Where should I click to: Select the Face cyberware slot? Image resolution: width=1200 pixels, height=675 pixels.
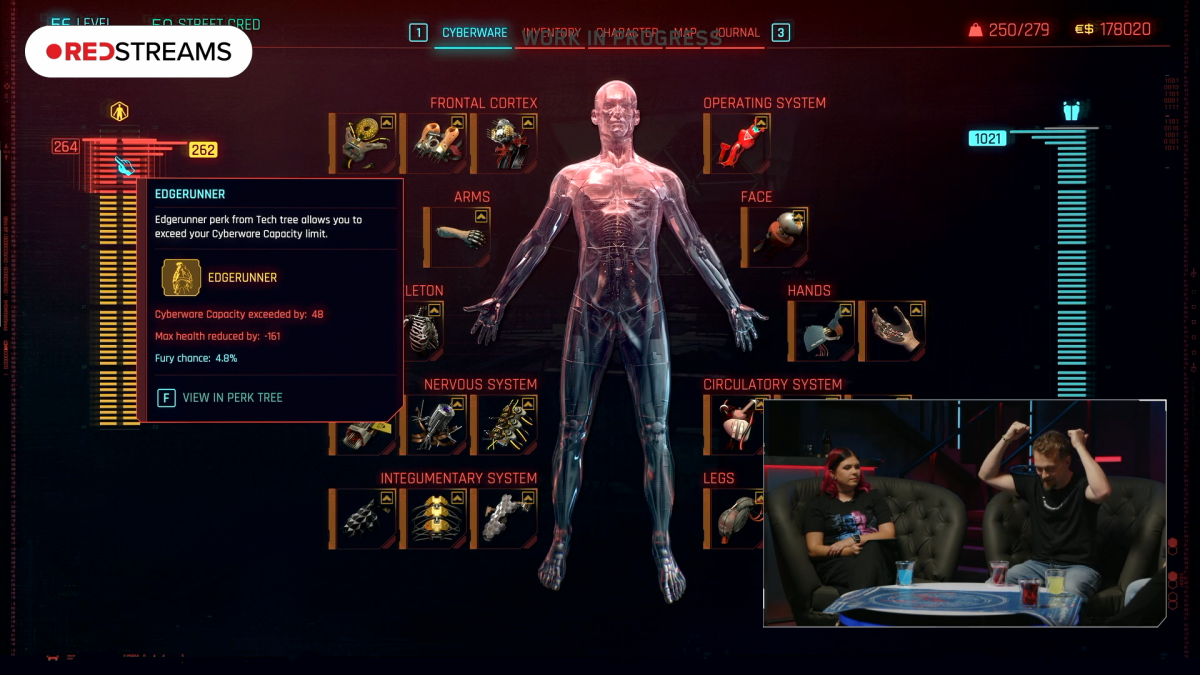coord(774,237)
